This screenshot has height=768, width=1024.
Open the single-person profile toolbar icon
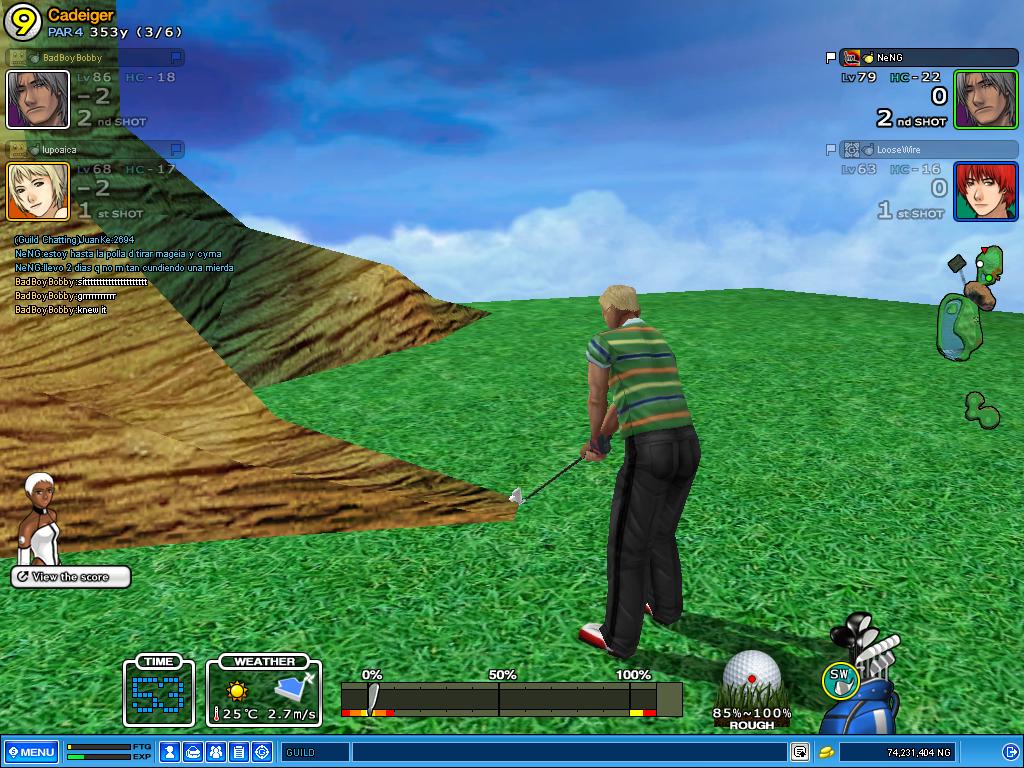[170, 752]
